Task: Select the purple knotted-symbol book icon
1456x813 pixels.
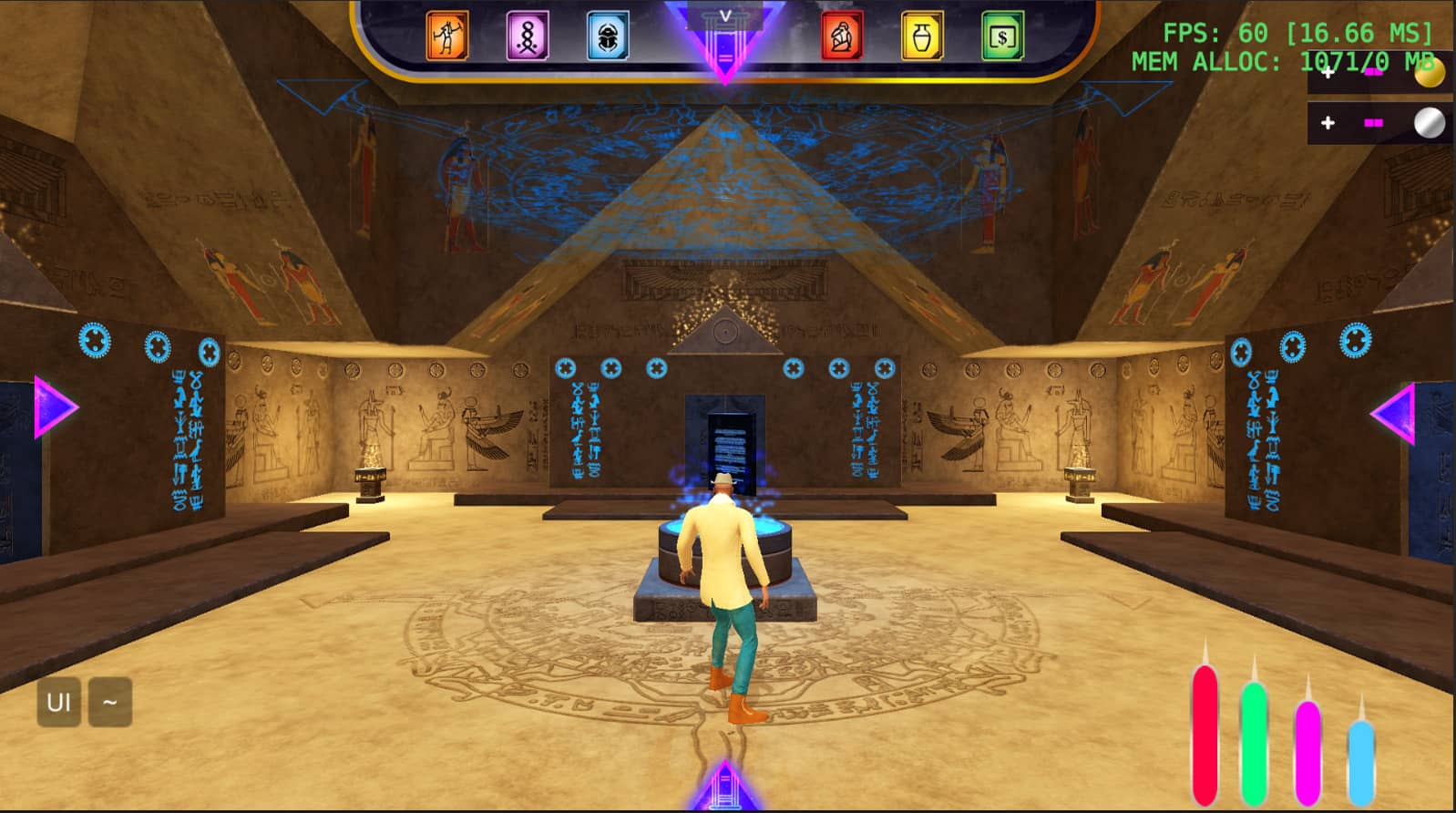Action: click(x=528, y=36)
